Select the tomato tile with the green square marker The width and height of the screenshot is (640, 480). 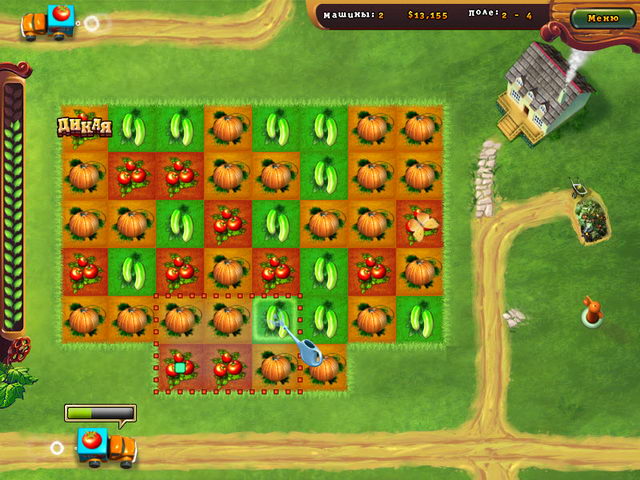[x=180, y=367]
